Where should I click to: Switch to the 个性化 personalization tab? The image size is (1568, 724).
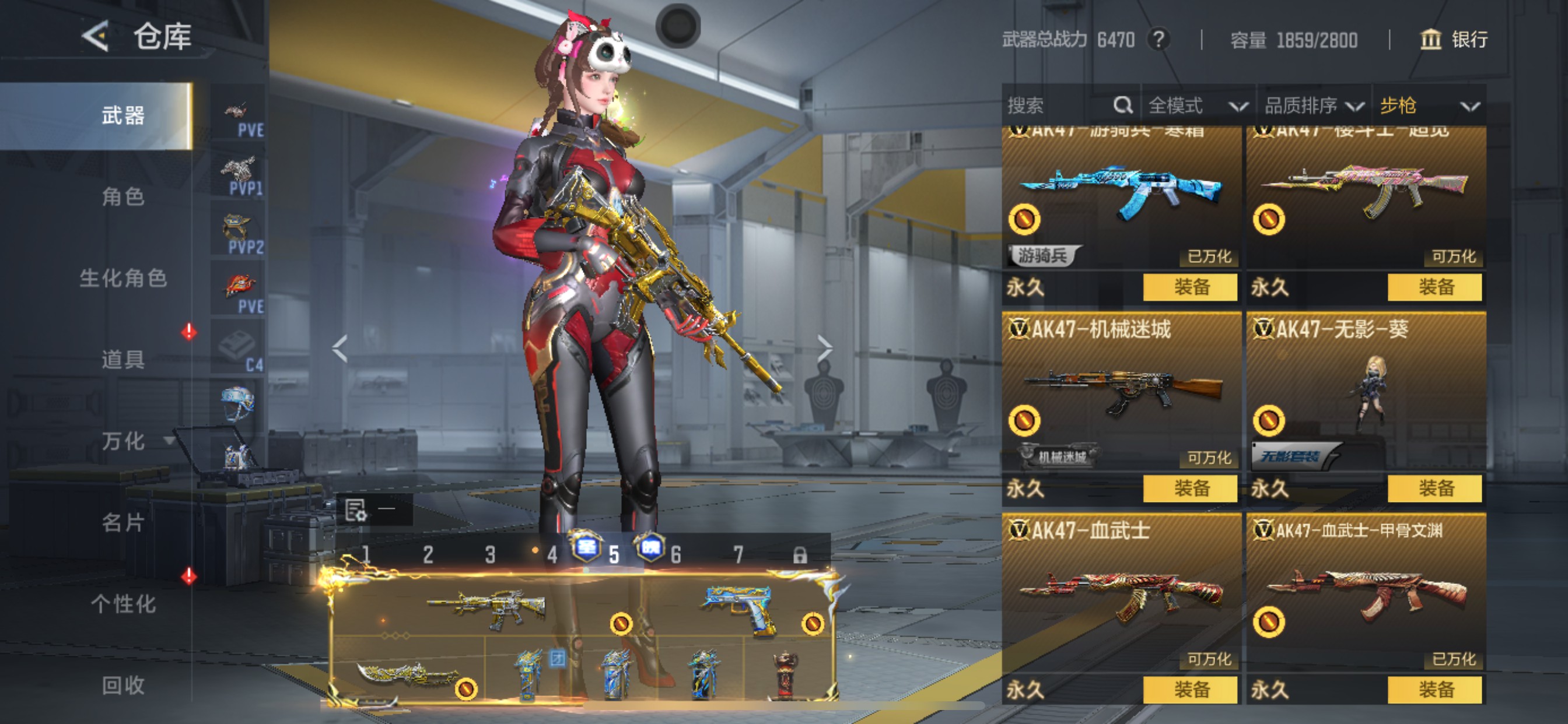coord(123,603)
